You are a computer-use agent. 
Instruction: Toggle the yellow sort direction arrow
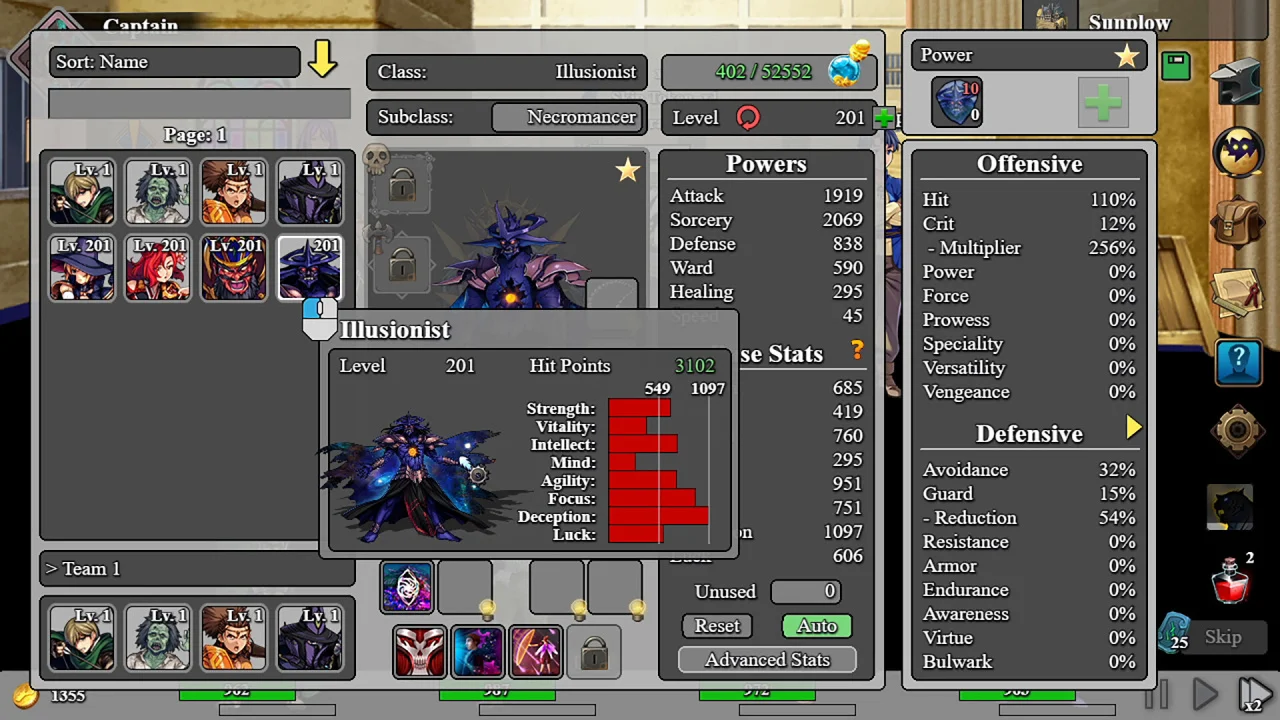322,60
